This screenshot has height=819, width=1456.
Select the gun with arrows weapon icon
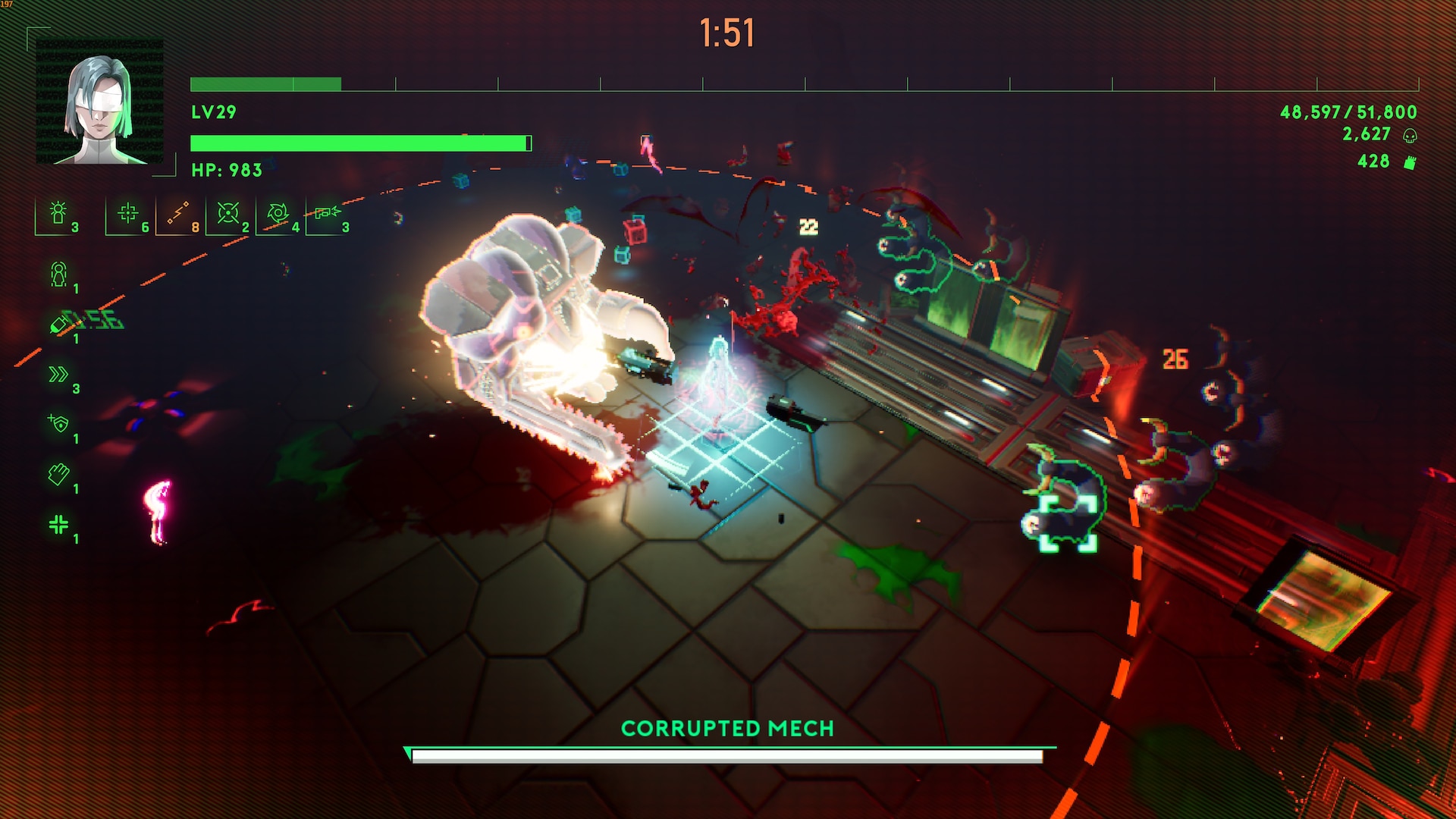tap(328, 213)
